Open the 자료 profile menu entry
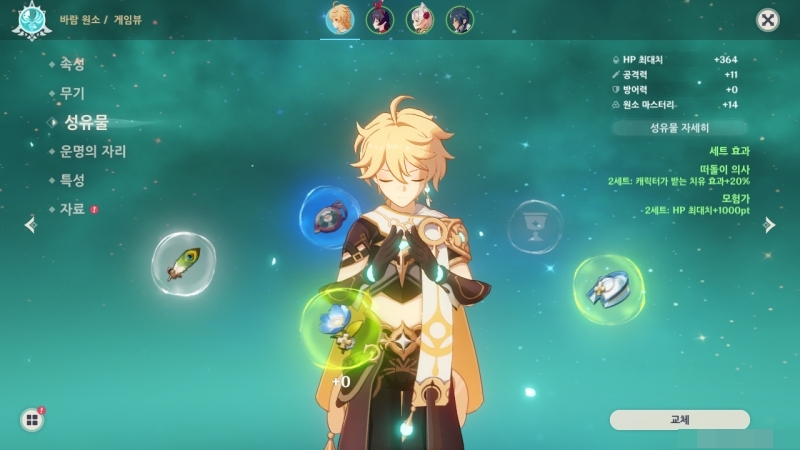 click(x=71, y=209)
